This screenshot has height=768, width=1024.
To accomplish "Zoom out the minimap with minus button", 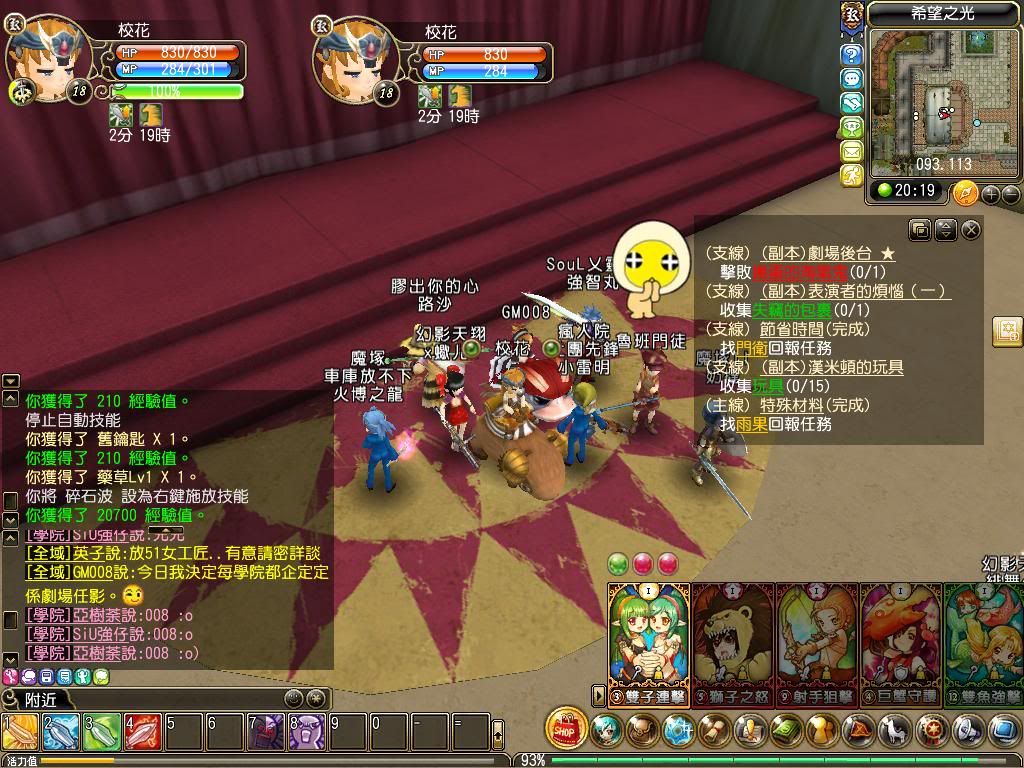I will (1009, 193).
